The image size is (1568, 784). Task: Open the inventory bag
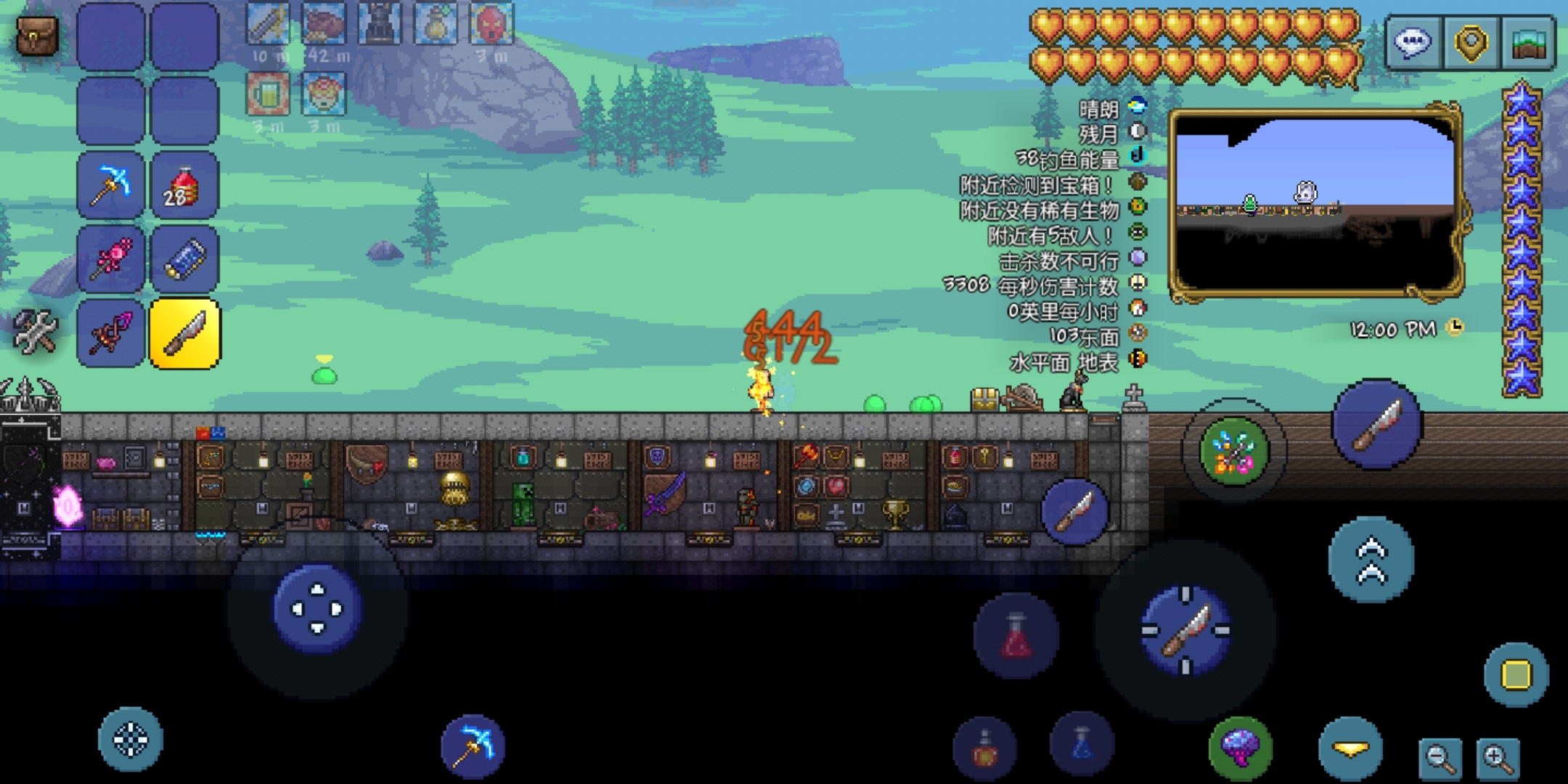click(x=36, y=35)
